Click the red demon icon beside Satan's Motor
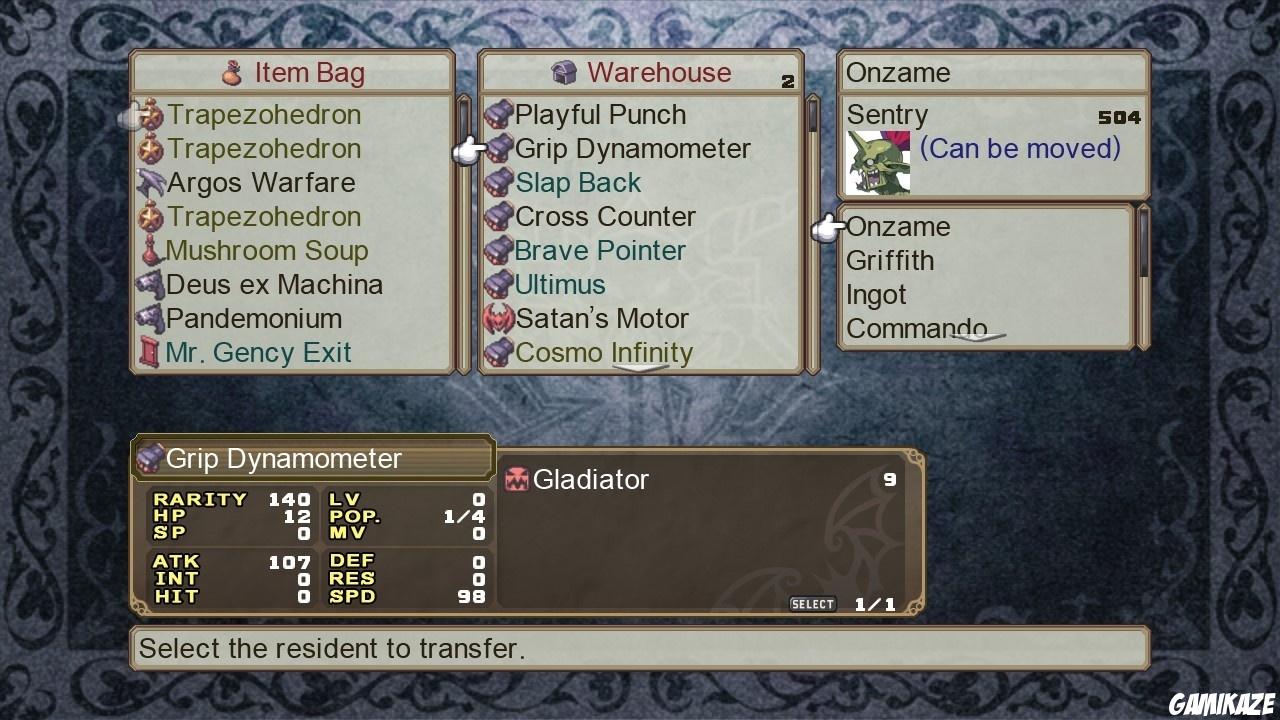This screenshot has width=1280, height=720. click(x=497, y=318)
